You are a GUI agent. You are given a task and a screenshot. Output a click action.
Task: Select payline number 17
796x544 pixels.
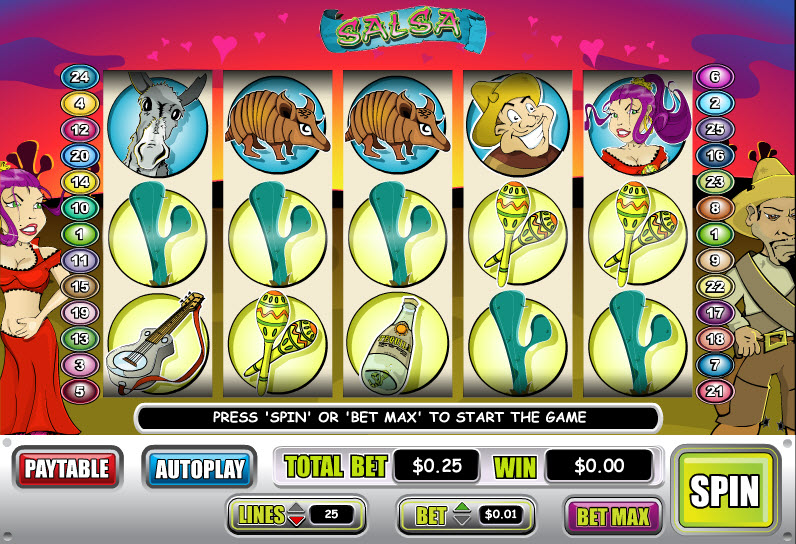pyautogui.click(x=714, y=312)
